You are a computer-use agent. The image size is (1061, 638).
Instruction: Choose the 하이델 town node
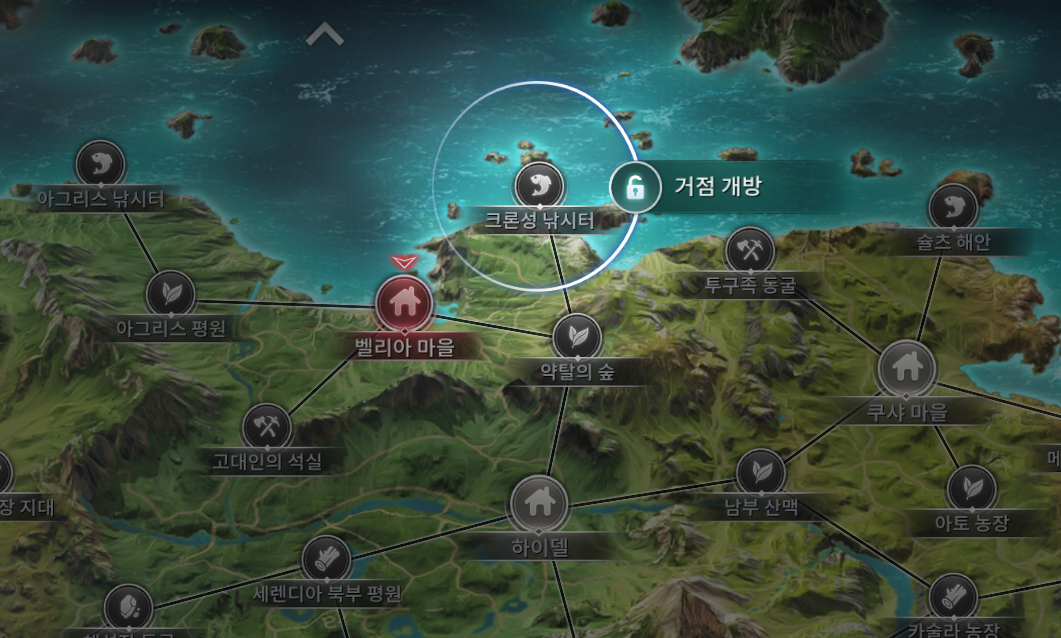[x=539, y=504]
